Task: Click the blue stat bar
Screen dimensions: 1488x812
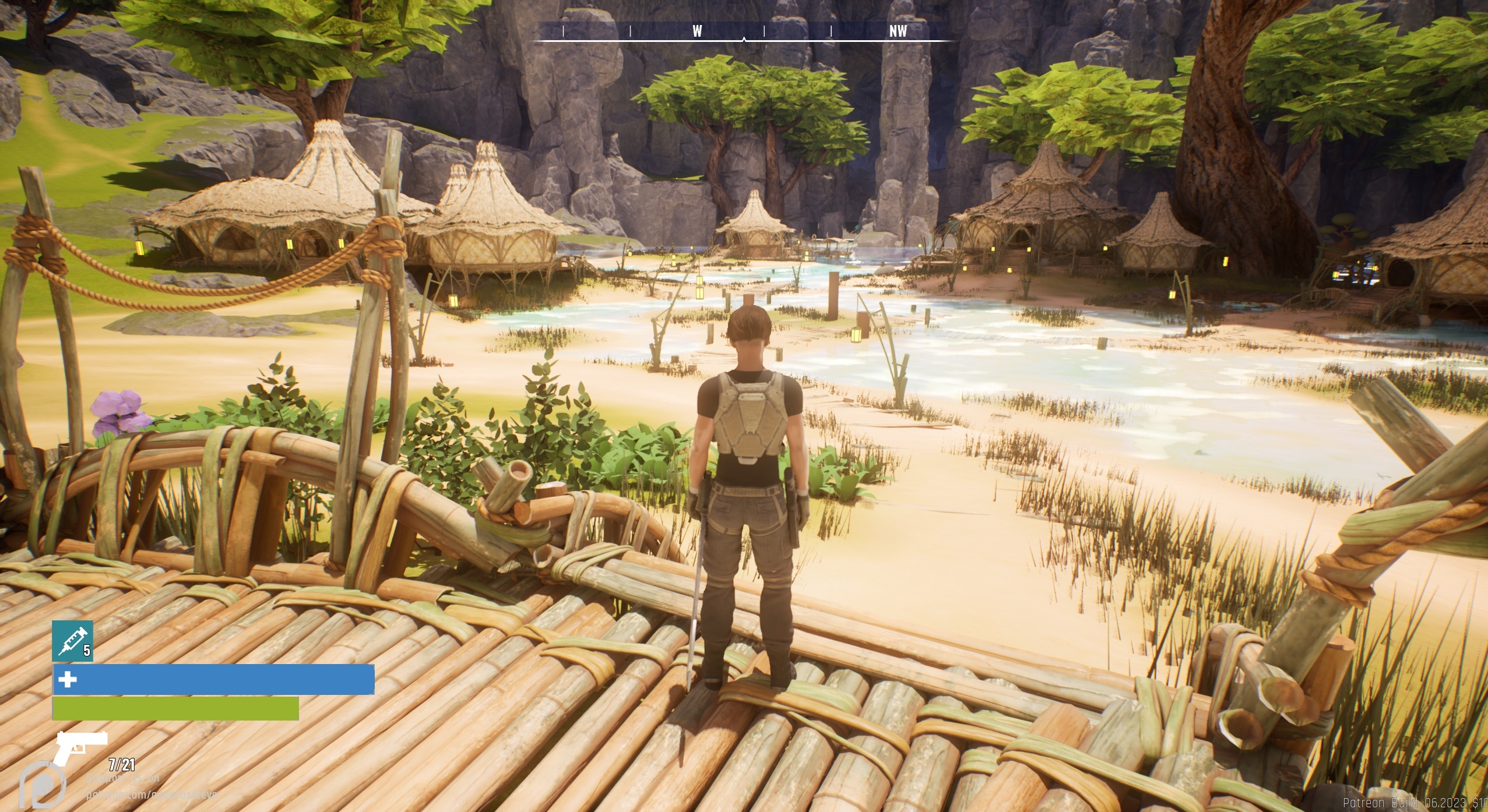Action: [210, 679]
